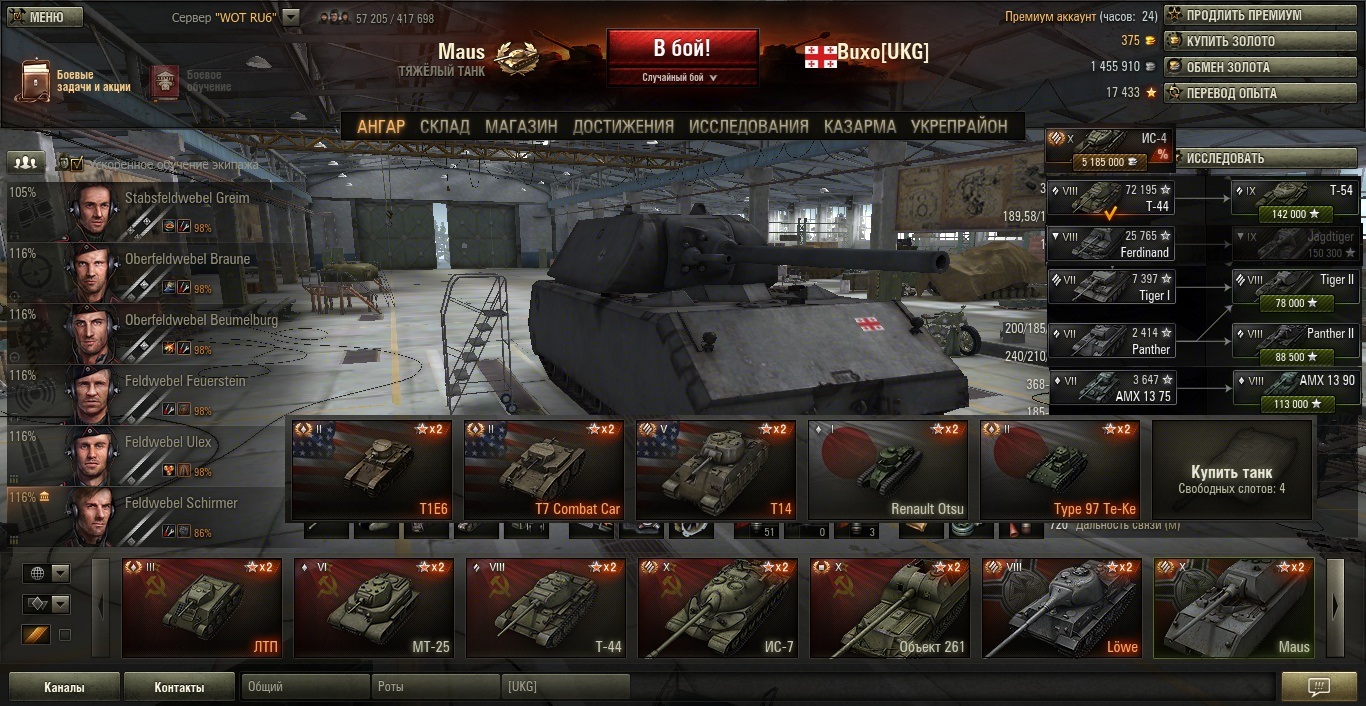Open the УКРЕПРАЙОН tab
Viewport: 1366px width, 706px height.
958,126
